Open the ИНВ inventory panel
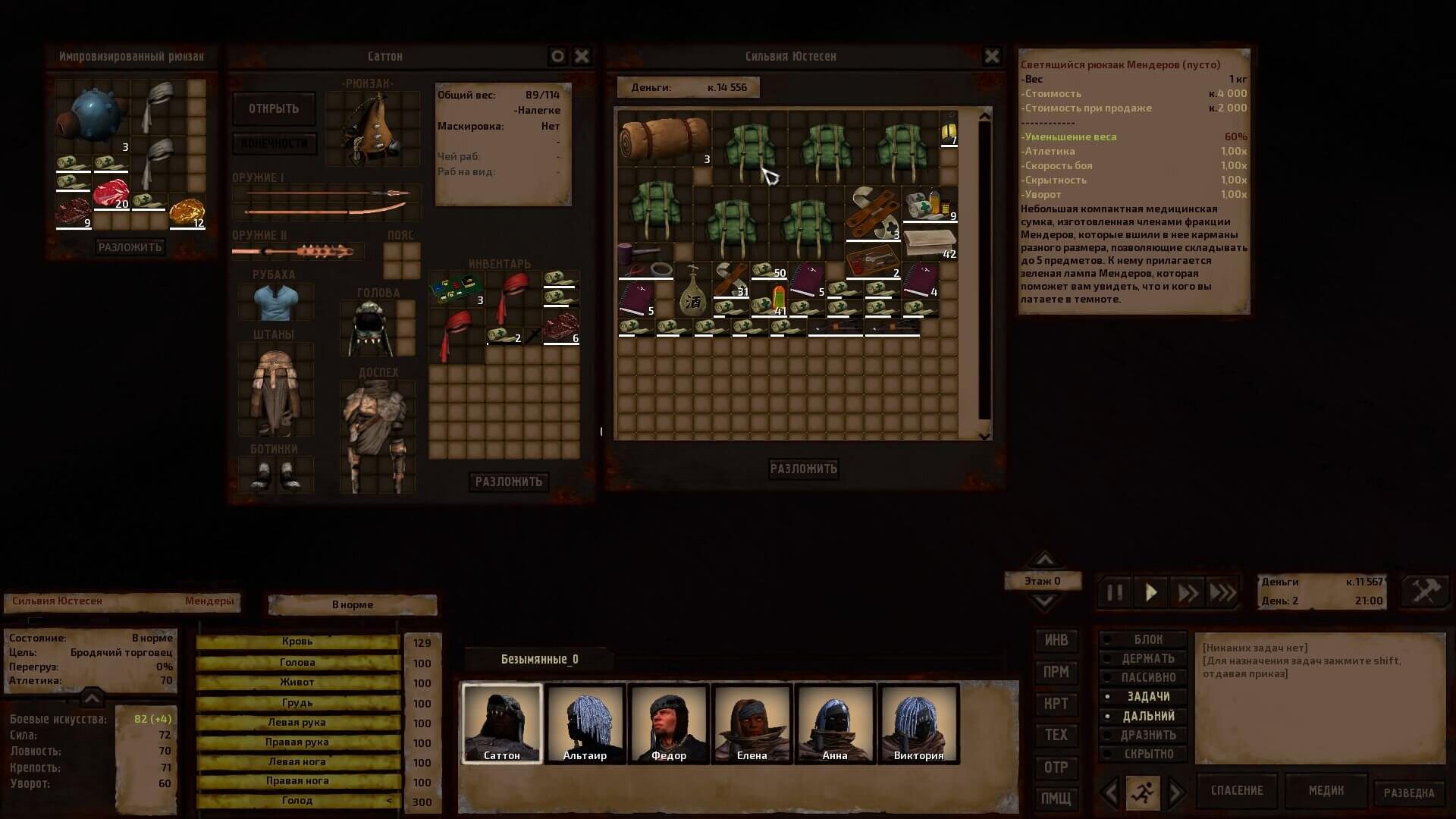1456x819 pixels. tap(1056, 641)
